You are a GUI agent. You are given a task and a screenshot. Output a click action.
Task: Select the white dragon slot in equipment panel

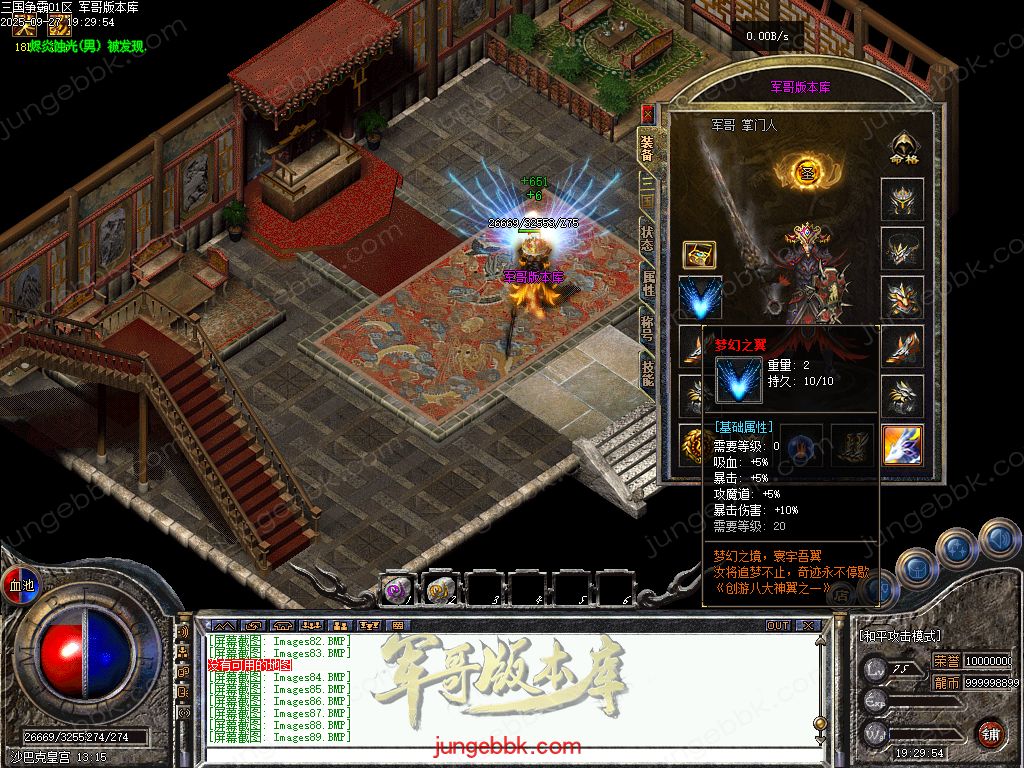click(902, 445)
